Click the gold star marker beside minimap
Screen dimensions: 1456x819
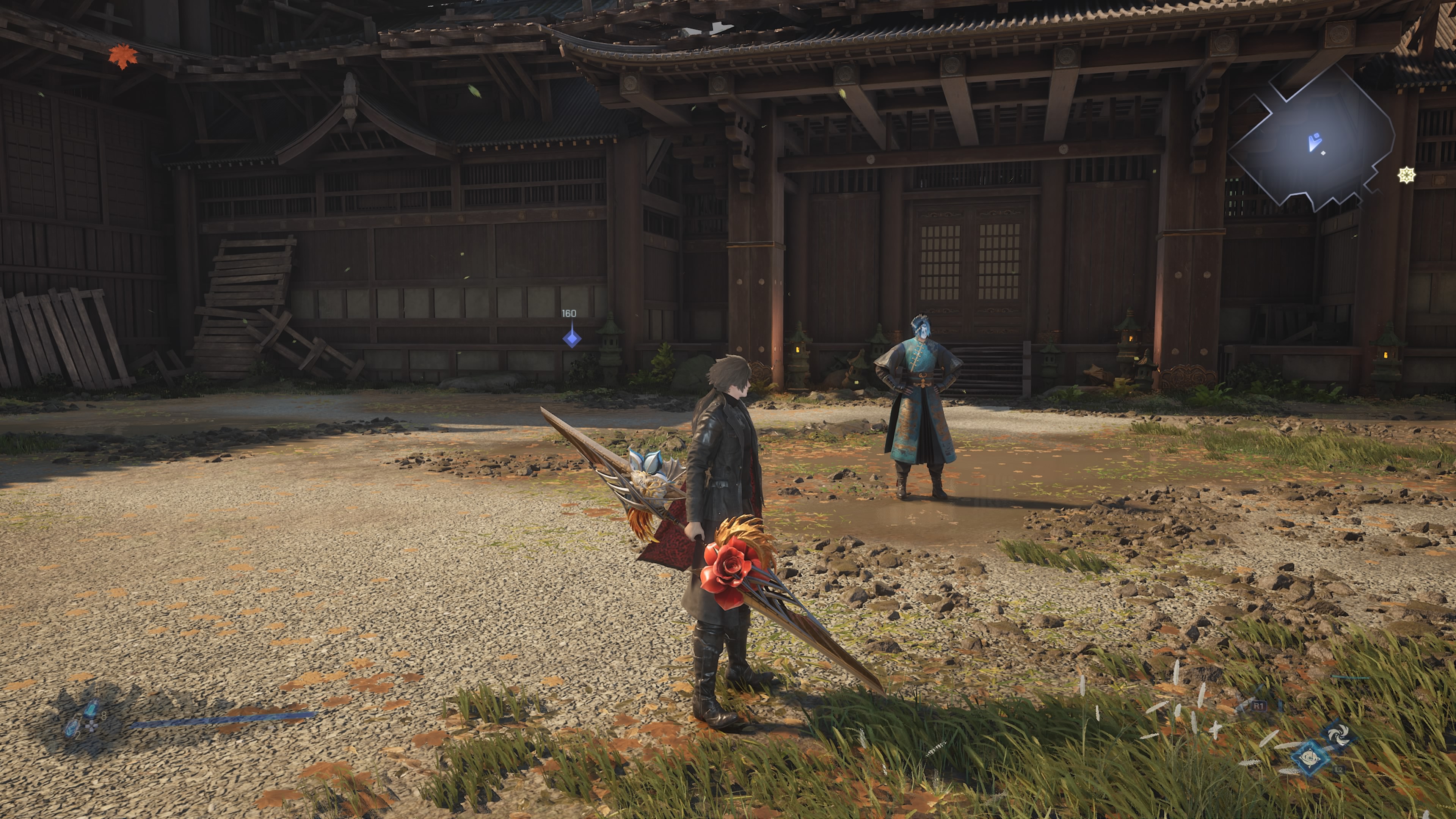[x=1406, y=175]
